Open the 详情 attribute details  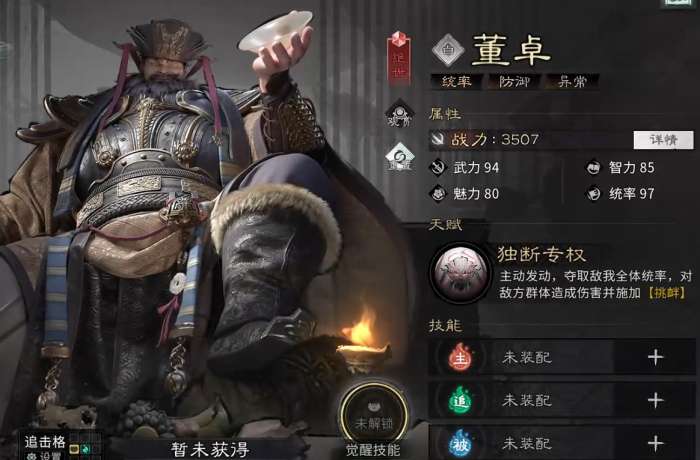(x=663, y=140)
